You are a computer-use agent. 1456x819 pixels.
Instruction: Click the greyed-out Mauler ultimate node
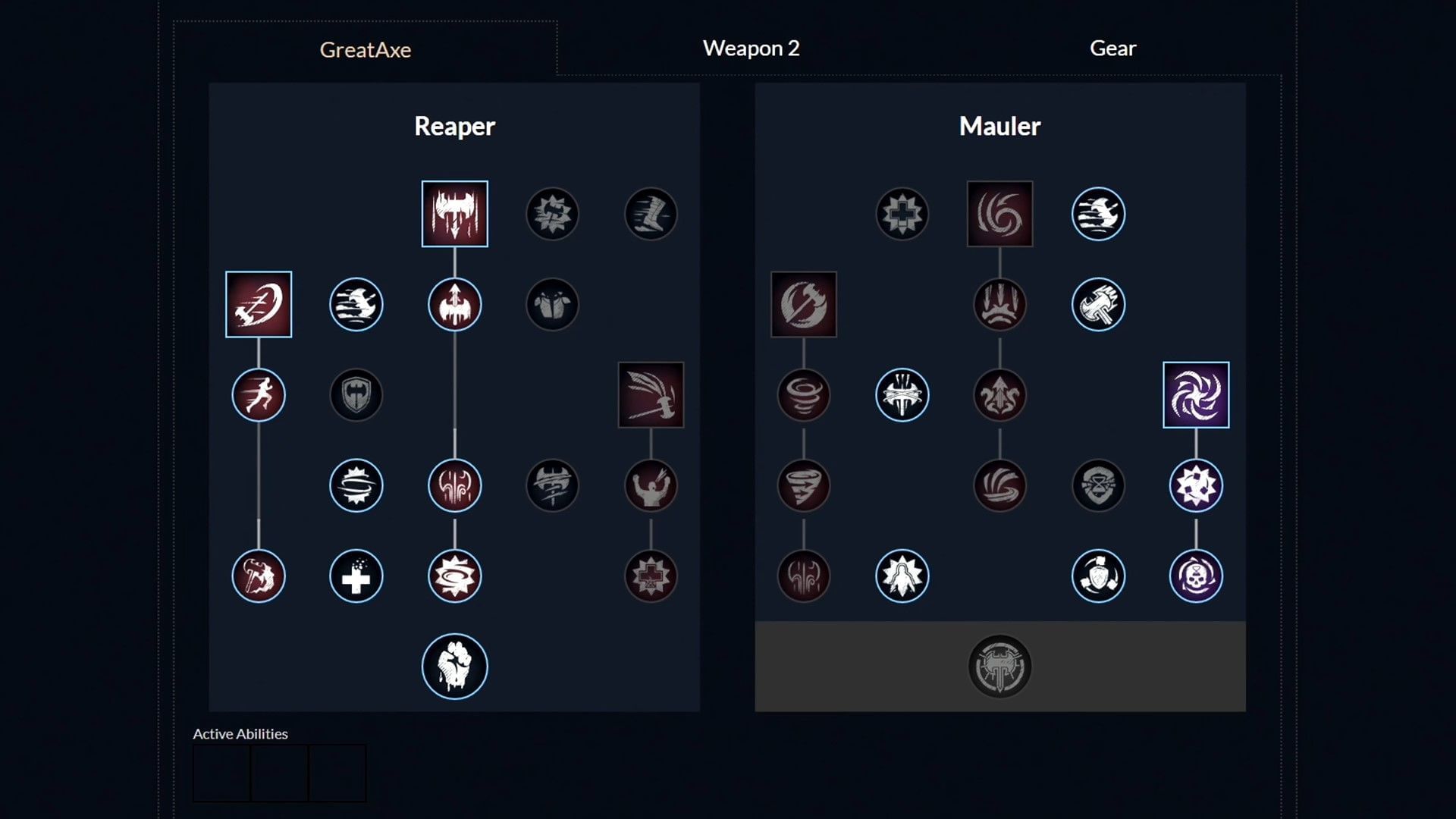pos(999,665)
